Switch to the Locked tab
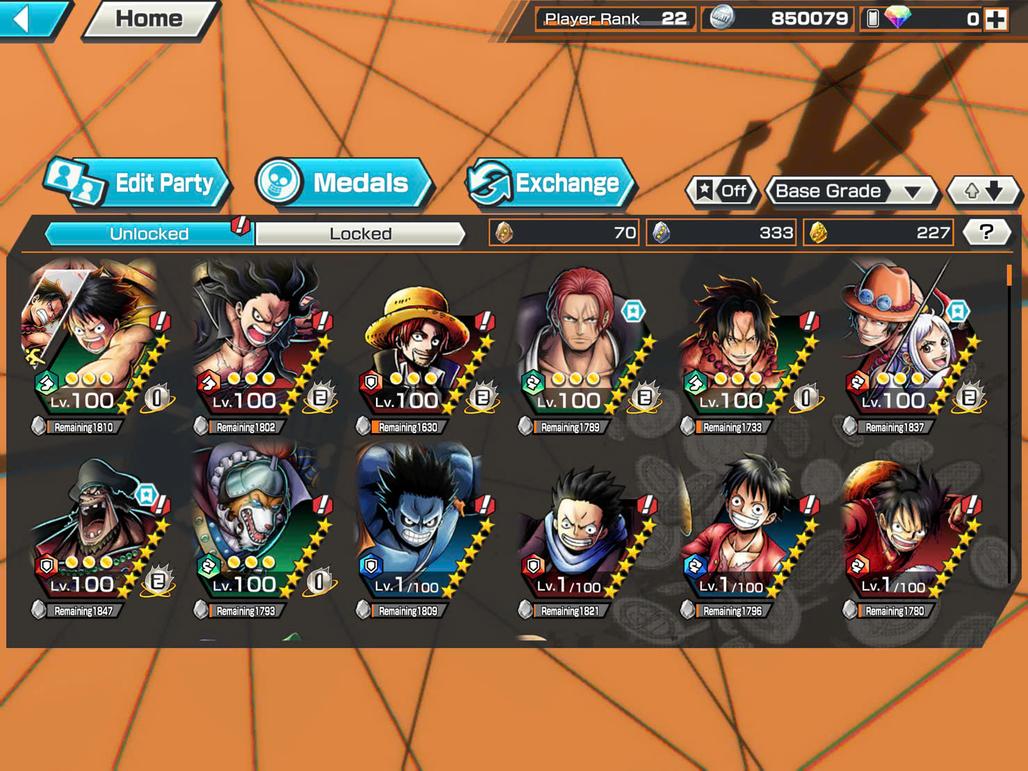Screen dimensions: 1028x771 360,234
